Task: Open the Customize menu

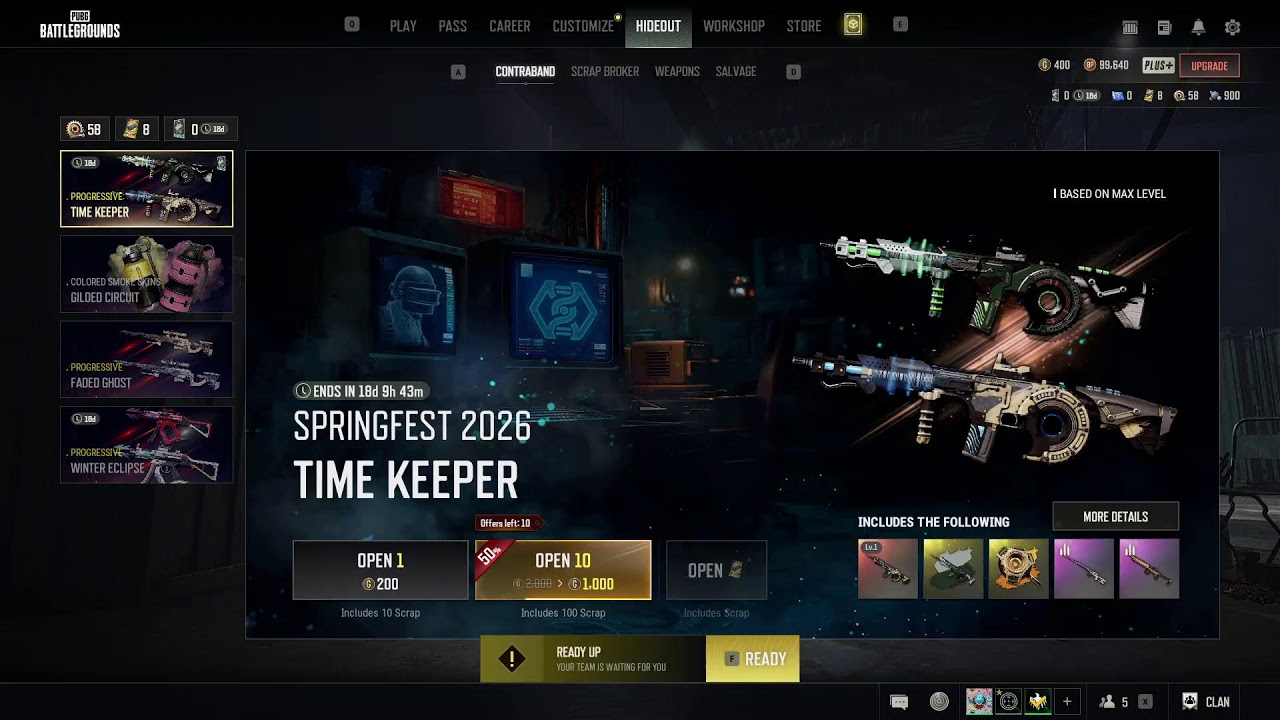Action: [x=583, y=26]
